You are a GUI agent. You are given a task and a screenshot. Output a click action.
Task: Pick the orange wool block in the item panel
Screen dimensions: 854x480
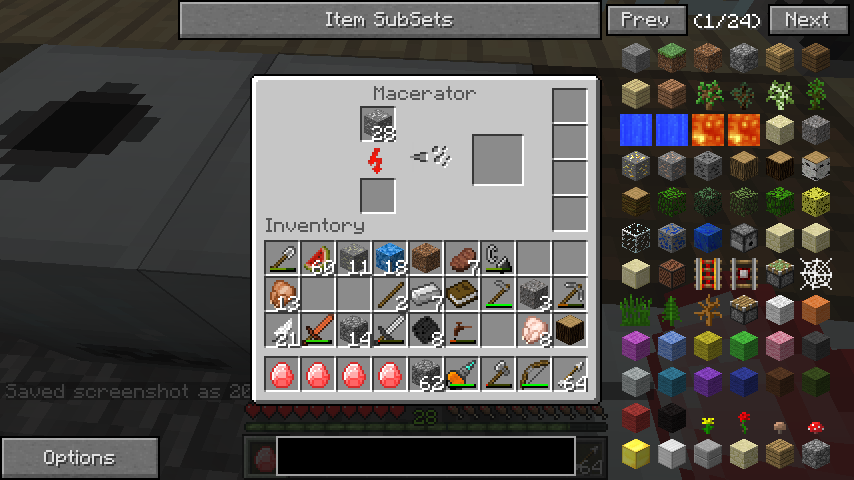tap(816, 309)
